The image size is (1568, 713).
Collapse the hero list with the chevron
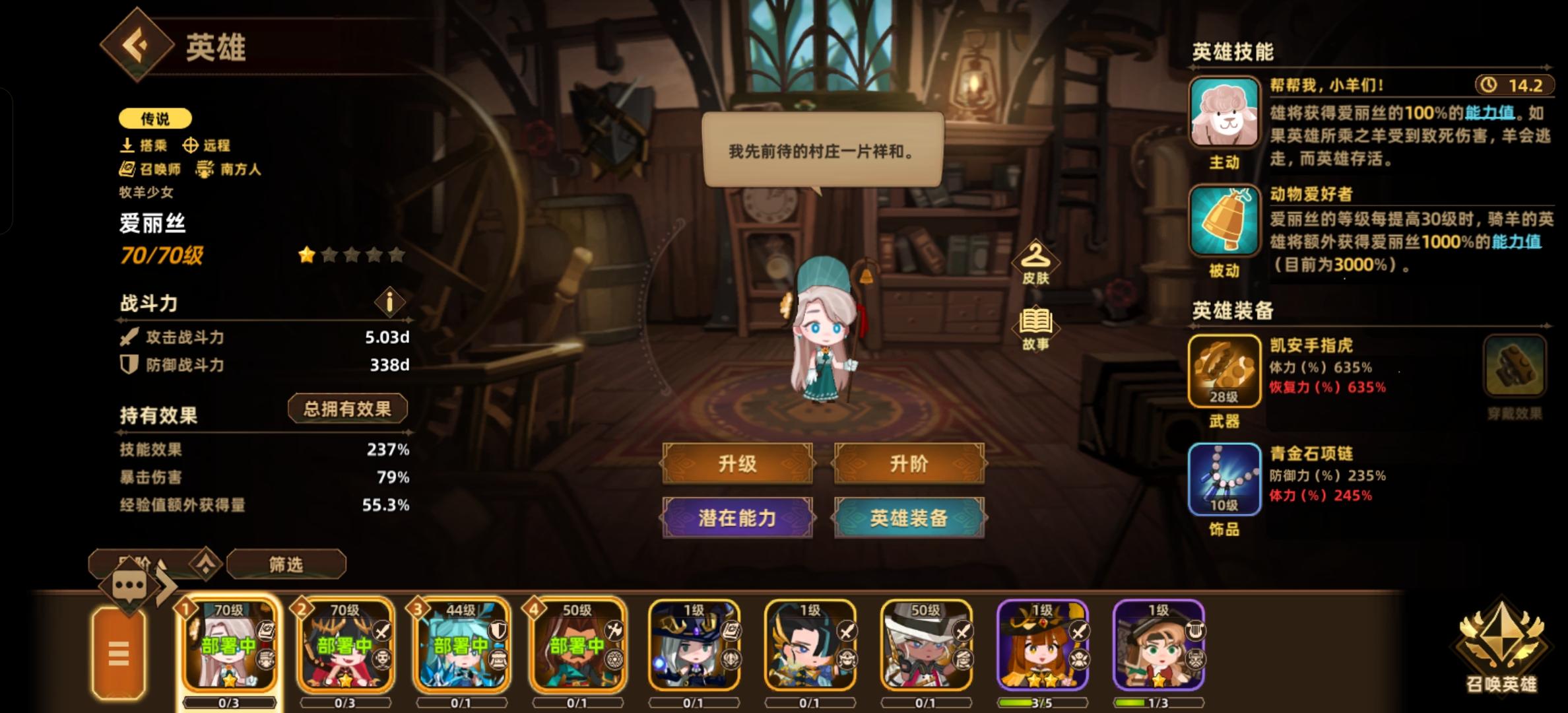[x=206, y=564]
